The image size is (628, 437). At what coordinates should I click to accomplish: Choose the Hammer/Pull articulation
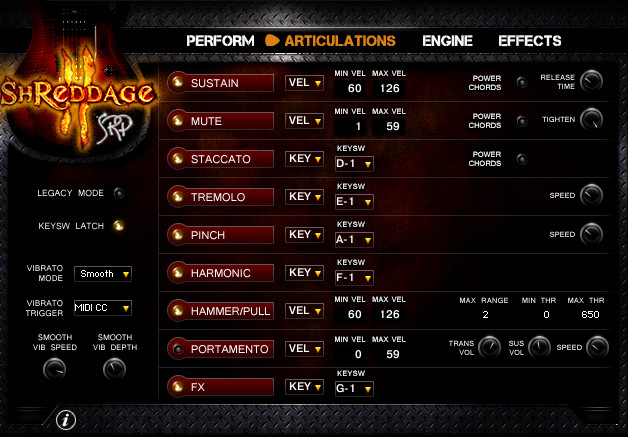[222, 311]
